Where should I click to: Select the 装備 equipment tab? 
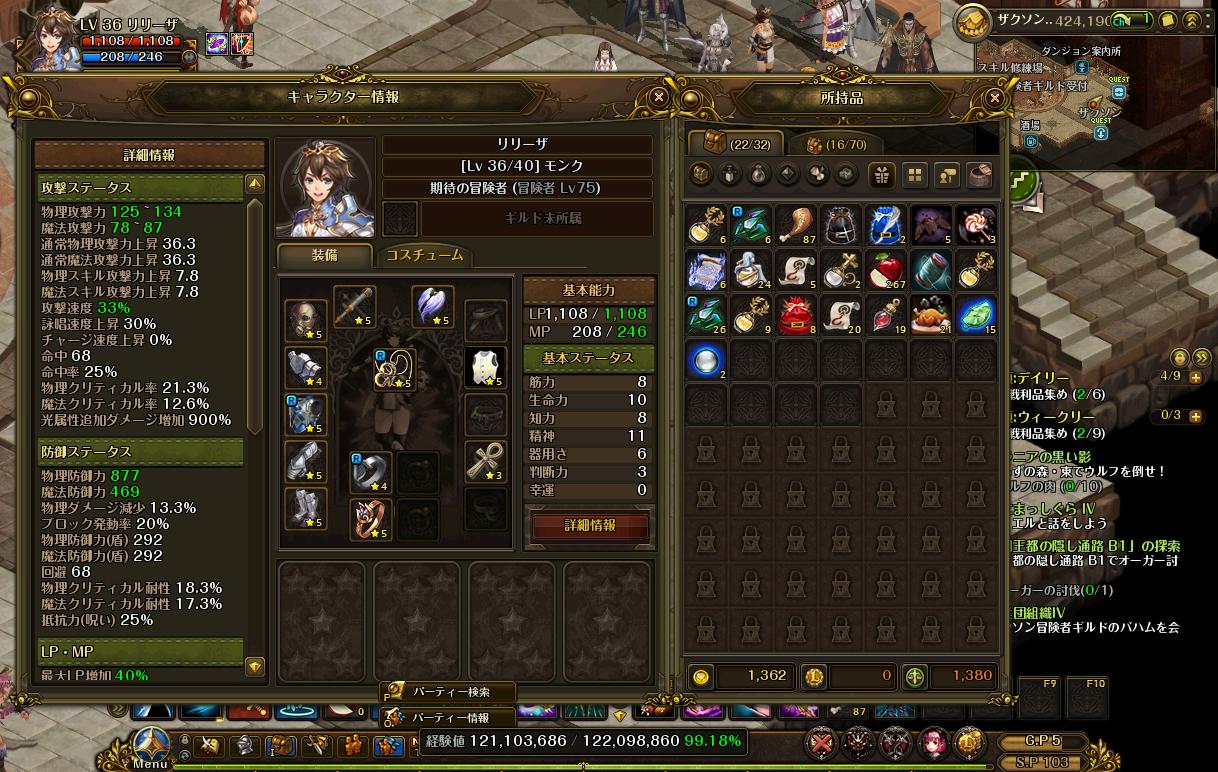(x=325, y=256)
